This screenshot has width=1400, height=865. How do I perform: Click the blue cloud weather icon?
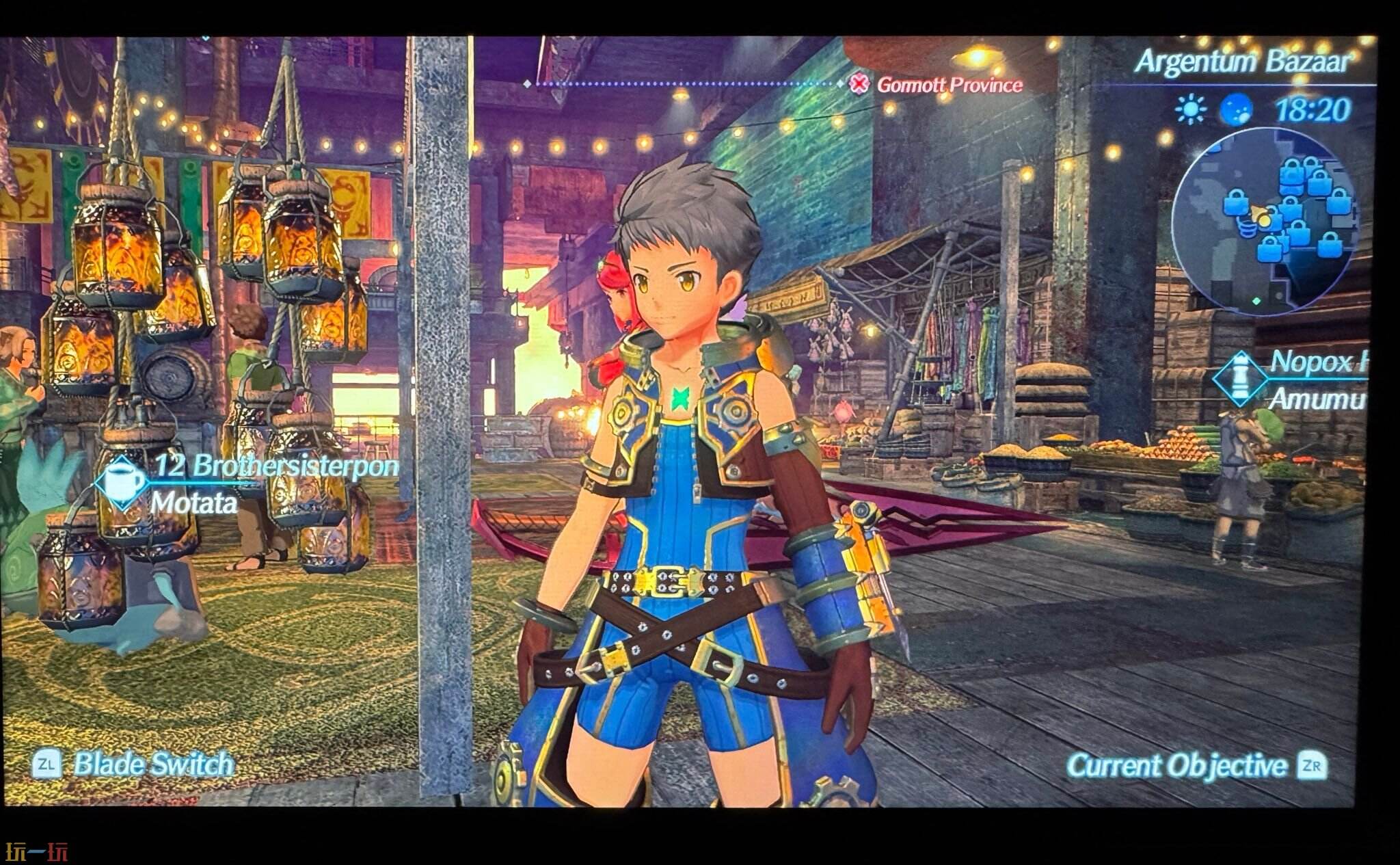pyautogui.click(x=1236, y=109)
